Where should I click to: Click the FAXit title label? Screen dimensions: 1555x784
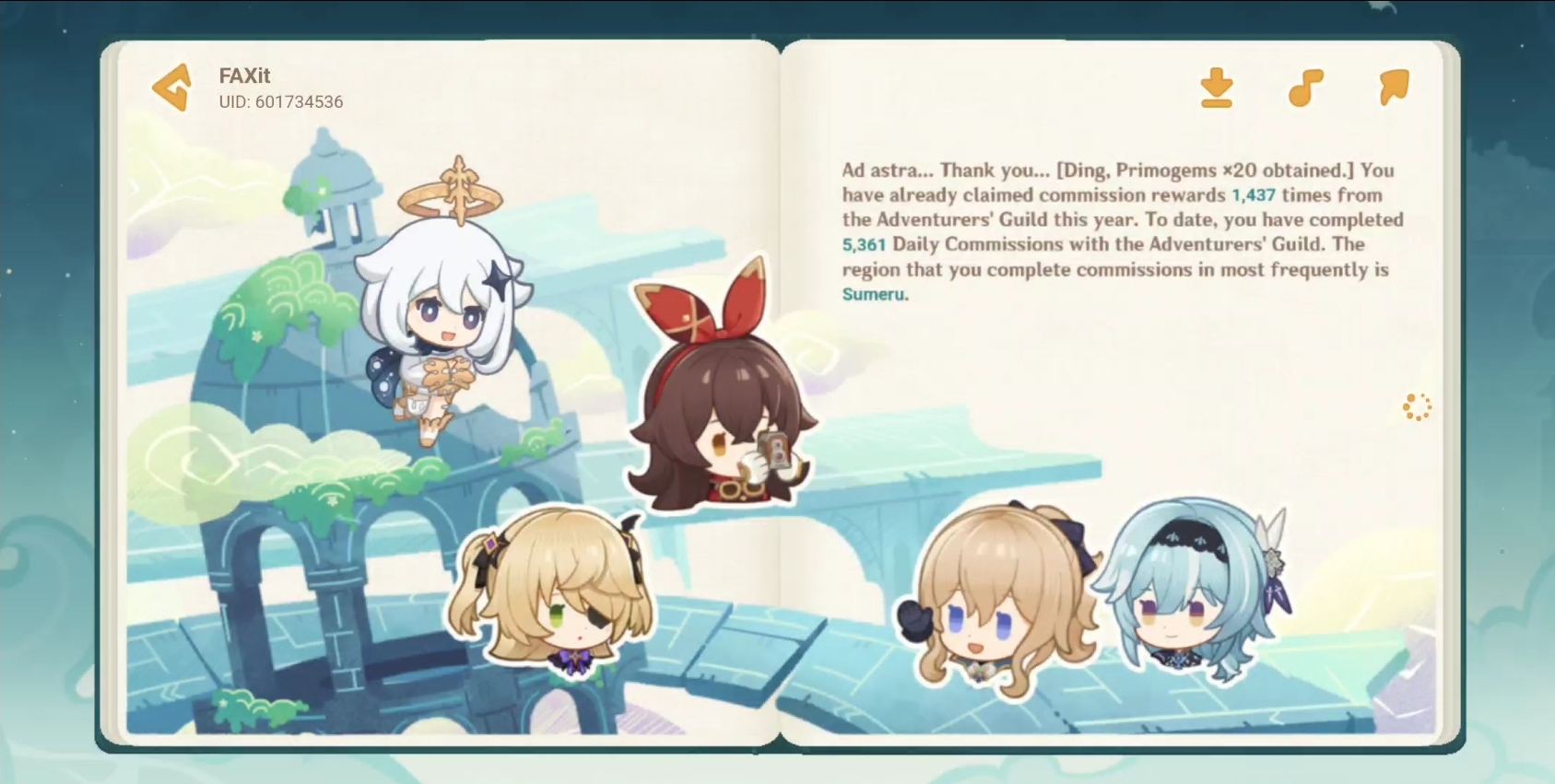point(244,76)
